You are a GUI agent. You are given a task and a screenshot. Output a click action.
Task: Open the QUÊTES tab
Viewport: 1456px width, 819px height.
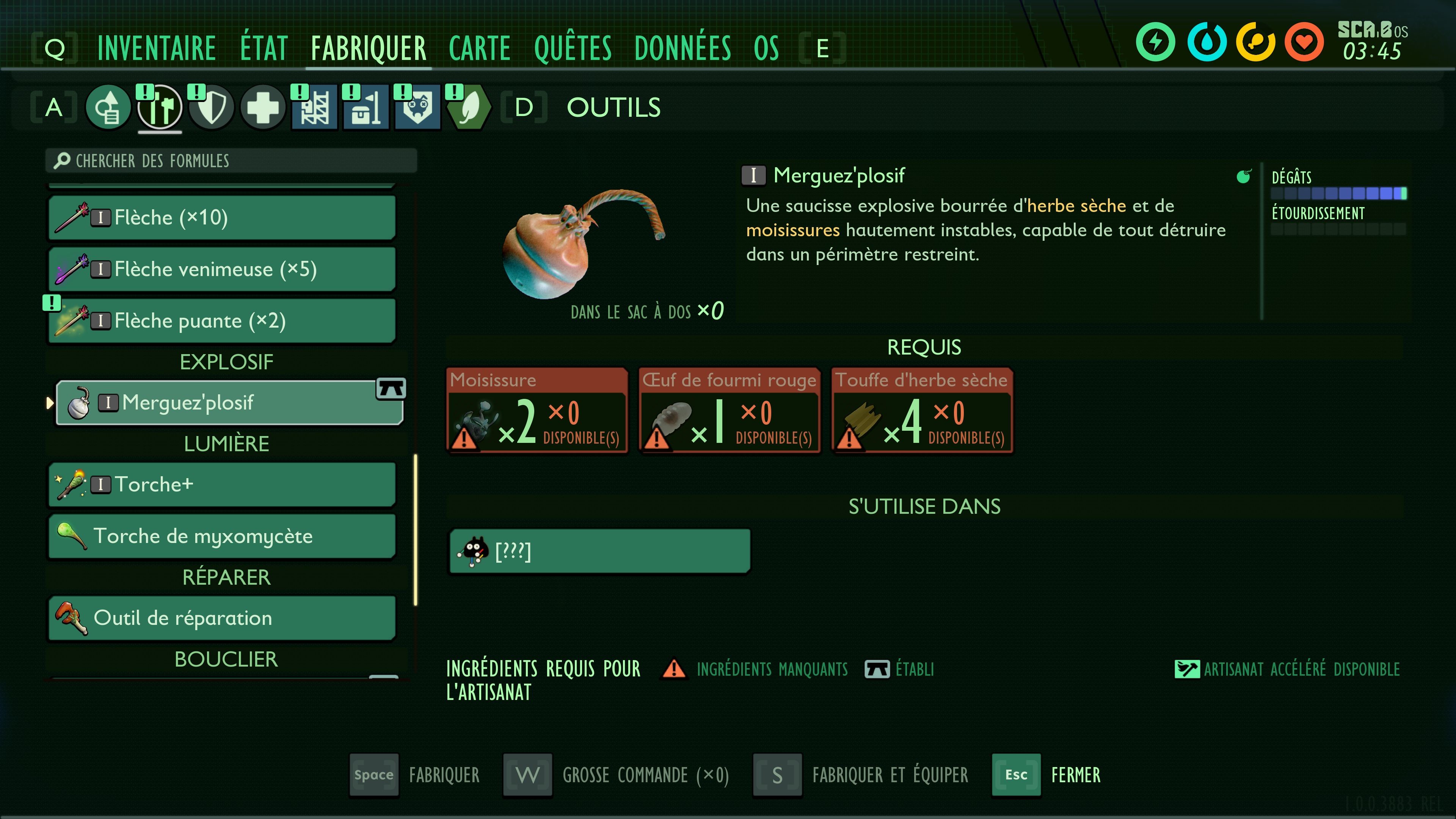tap(572, 48)
